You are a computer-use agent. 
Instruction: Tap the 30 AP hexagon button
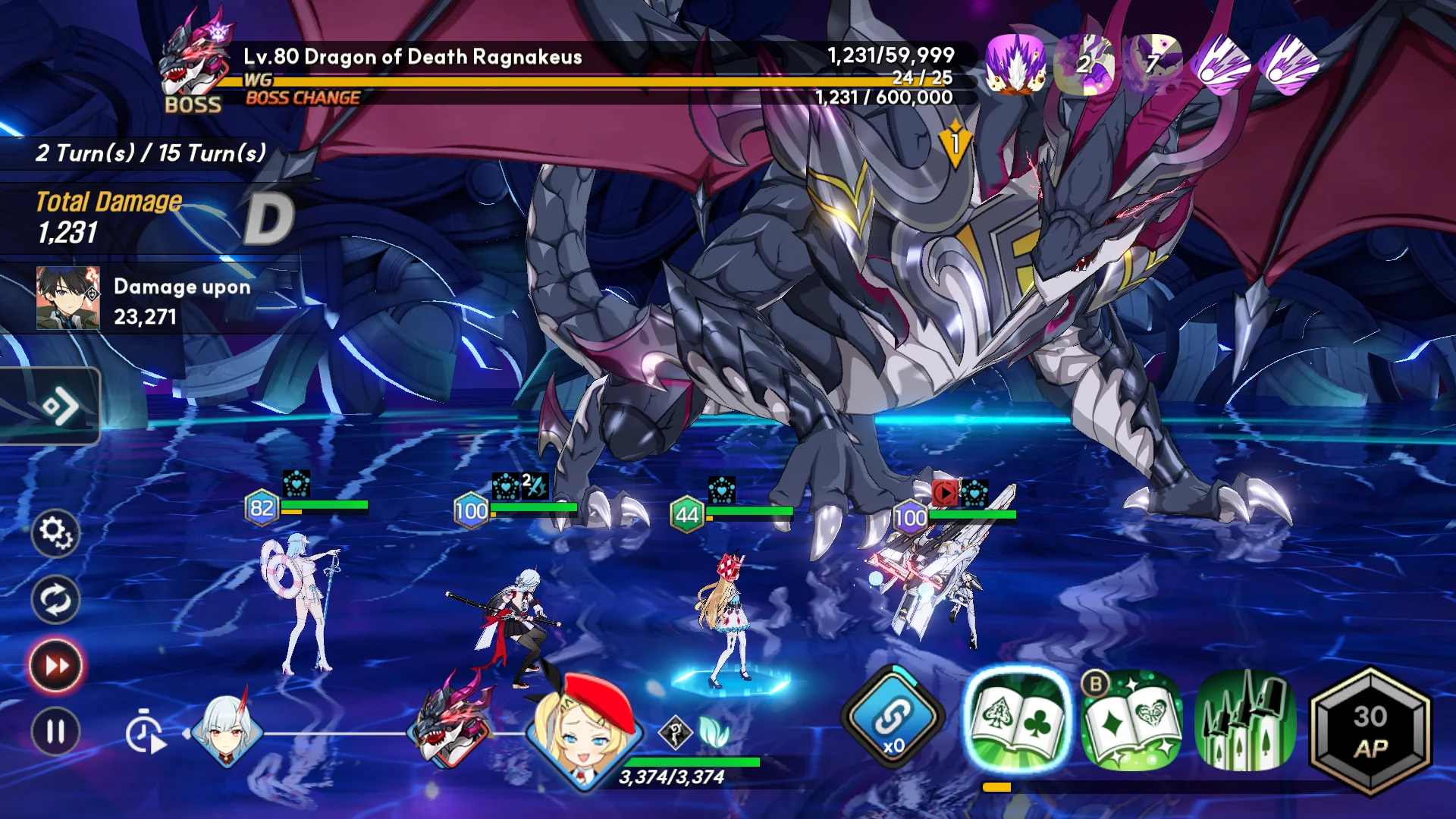1370,731
